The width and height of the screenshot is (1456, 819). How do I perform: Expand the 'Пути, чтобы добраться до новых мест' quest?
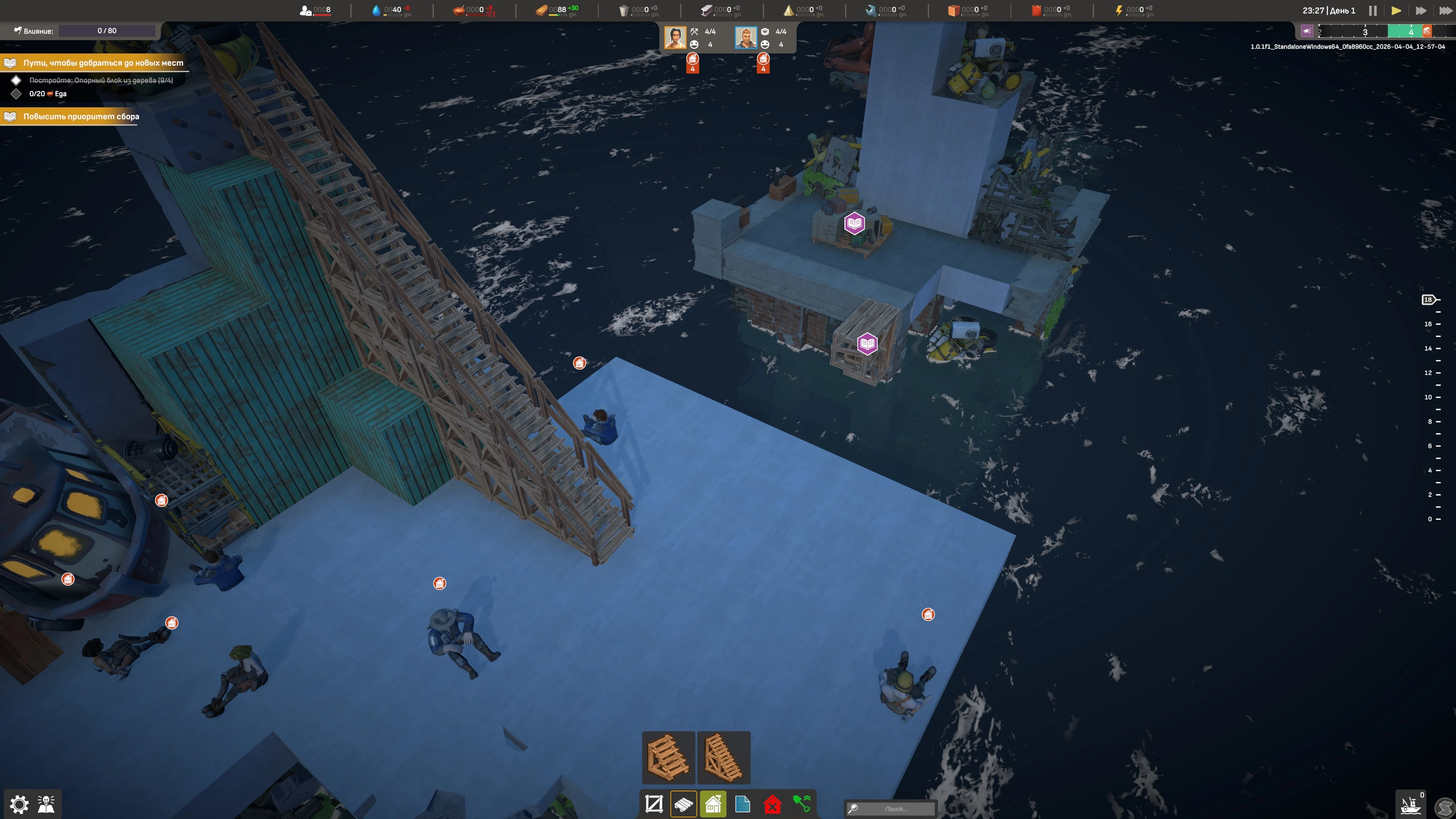tap(103, 63)
